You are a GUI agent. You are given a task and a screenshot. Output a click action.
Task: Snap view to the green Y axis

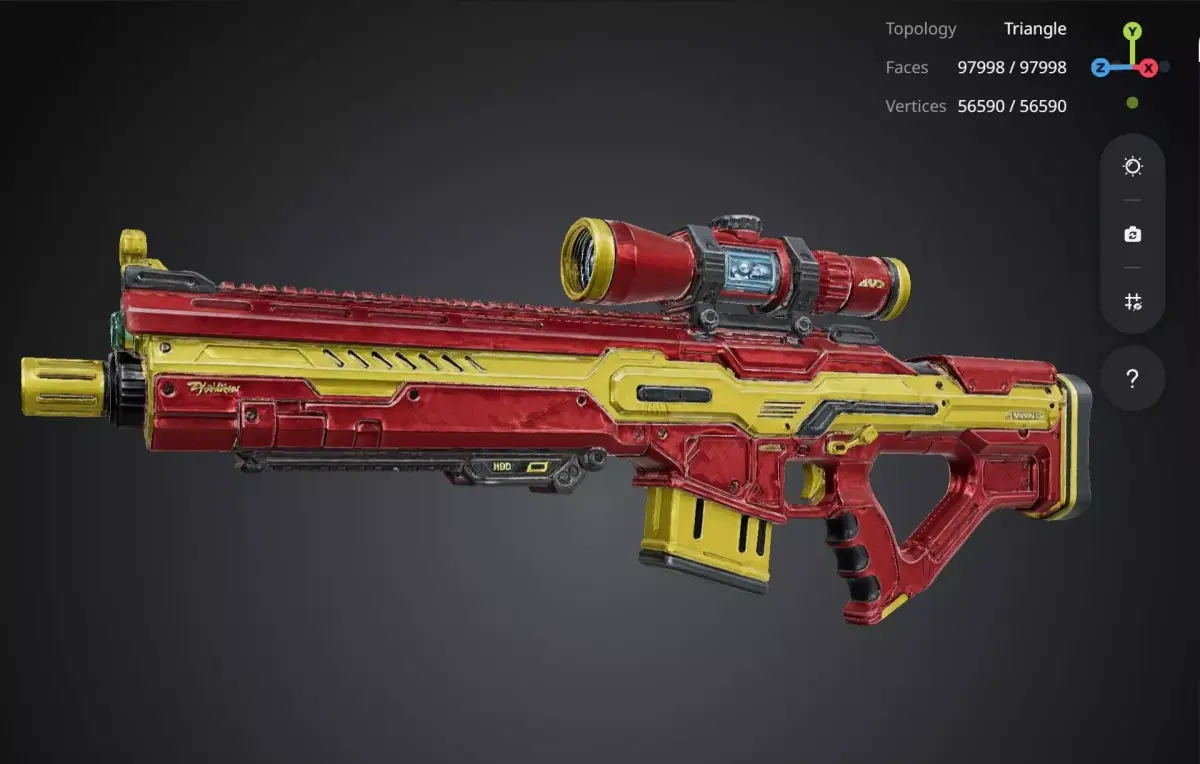[1132, 32]
